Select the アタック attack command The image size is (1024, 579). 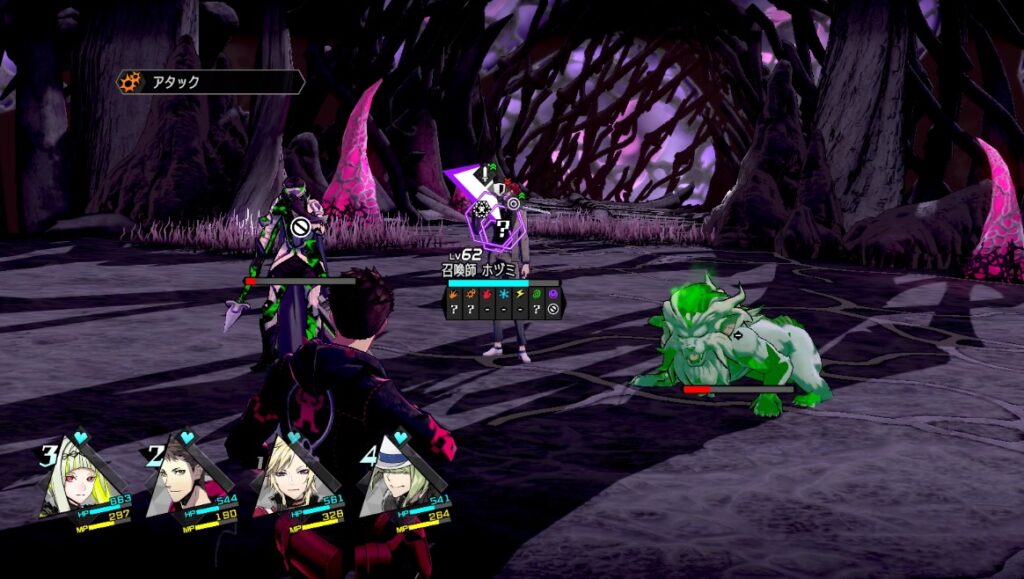(x=210, y=82)
